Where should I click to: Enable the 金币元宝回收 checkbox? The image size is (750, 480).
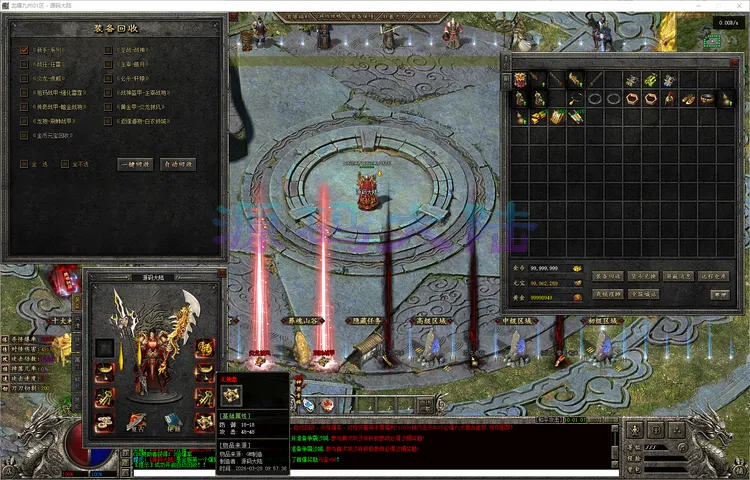(23, 135)
